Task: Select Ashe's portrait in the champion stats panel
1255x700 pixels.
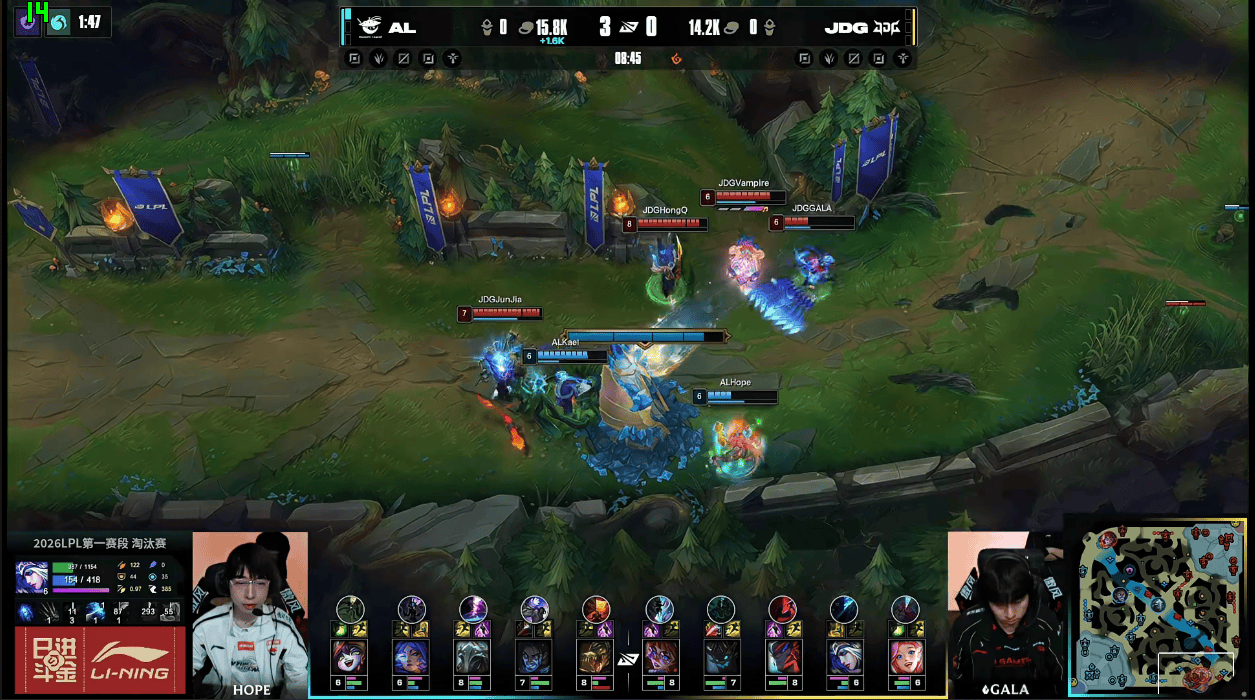Action: 29,577
